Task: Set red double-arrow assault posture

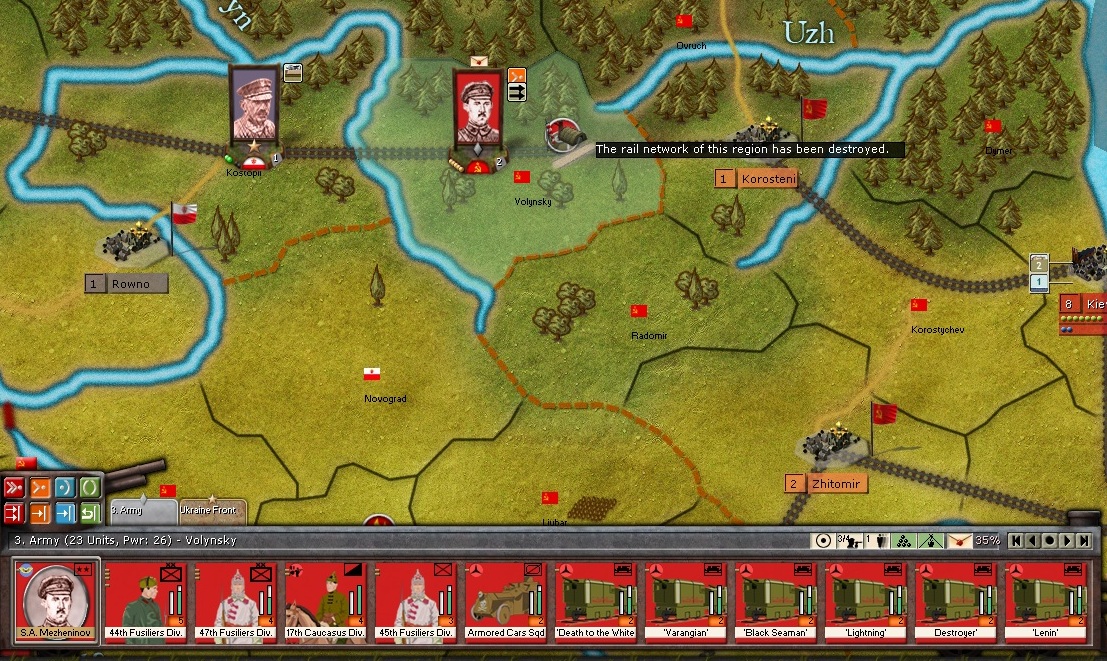Action: (14, 488)
